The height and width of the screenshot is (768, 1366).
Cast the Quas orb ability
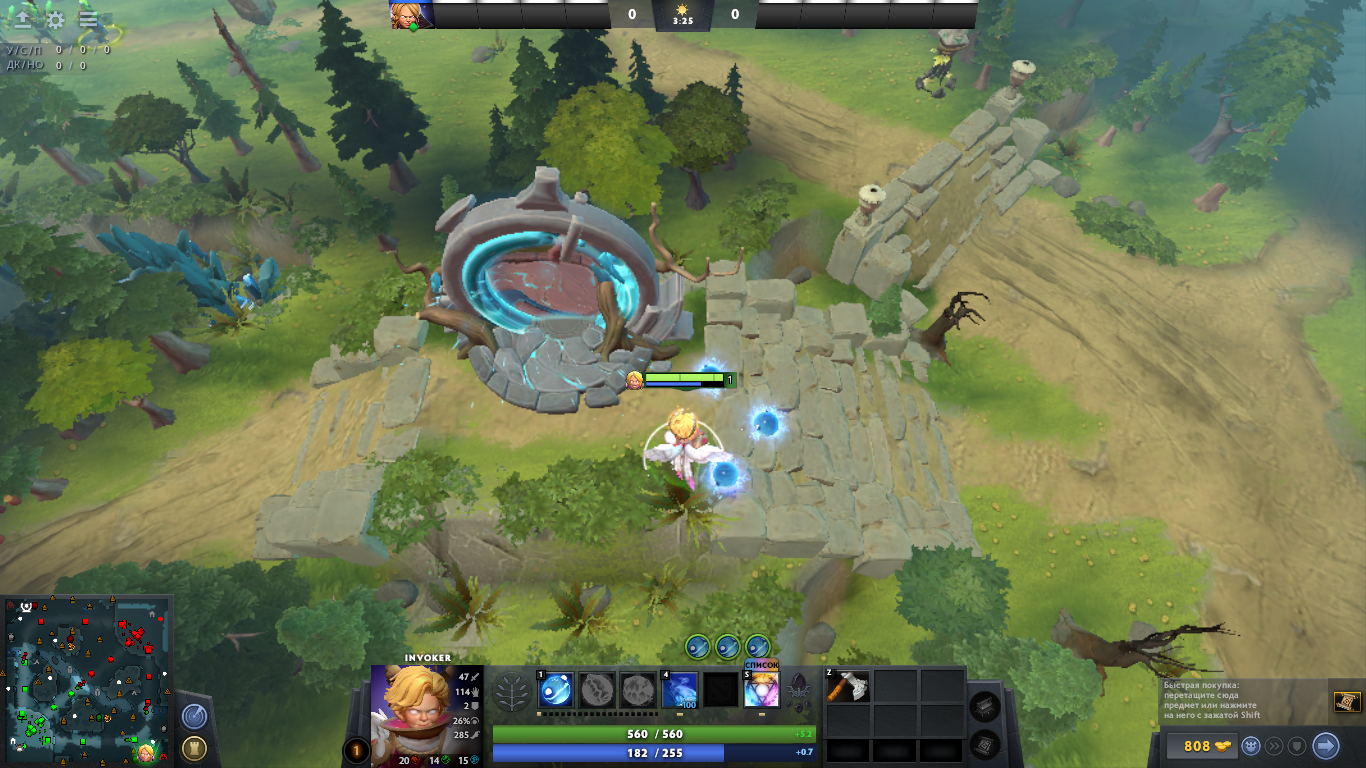(556, 690)
